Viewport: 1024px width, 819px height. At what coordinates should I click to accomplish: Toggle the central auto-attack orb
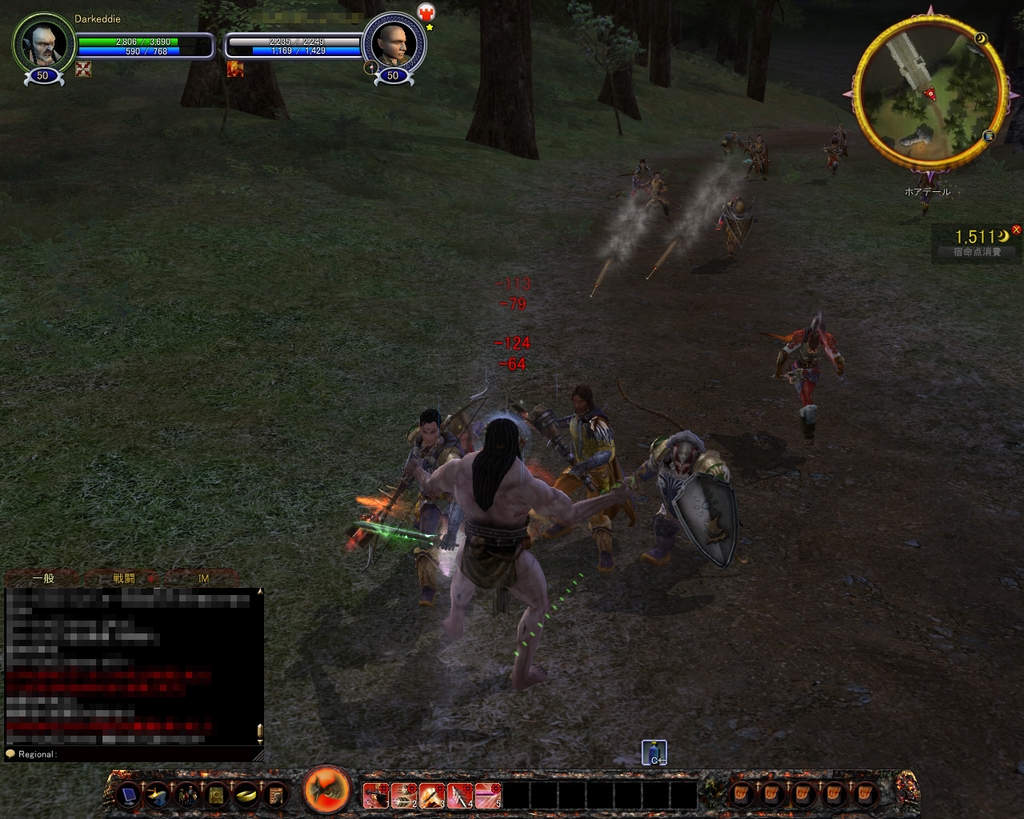326,790
